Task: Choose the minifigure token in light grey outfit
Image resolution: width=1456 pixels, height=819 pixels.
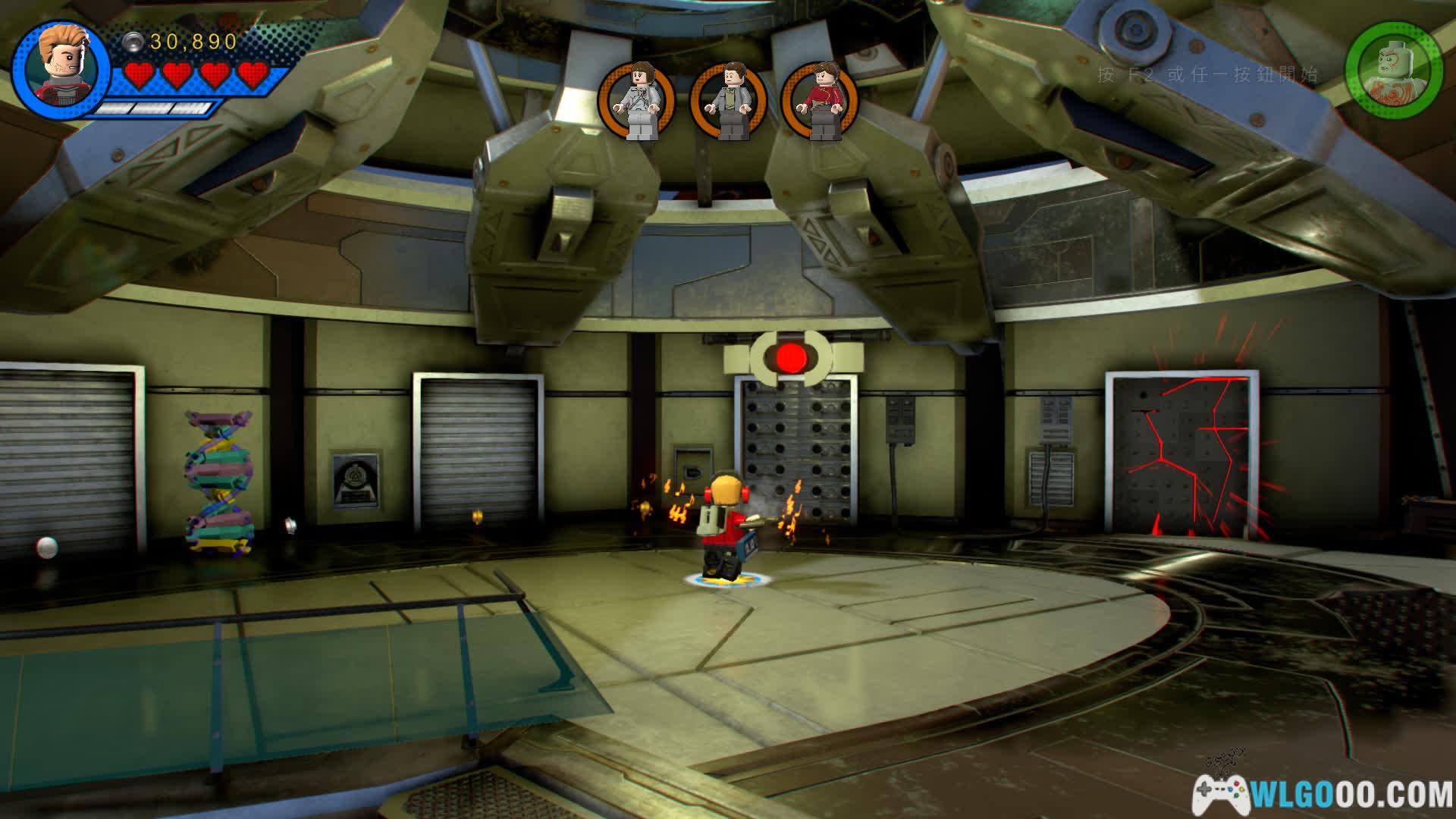Action: (637, 100)
